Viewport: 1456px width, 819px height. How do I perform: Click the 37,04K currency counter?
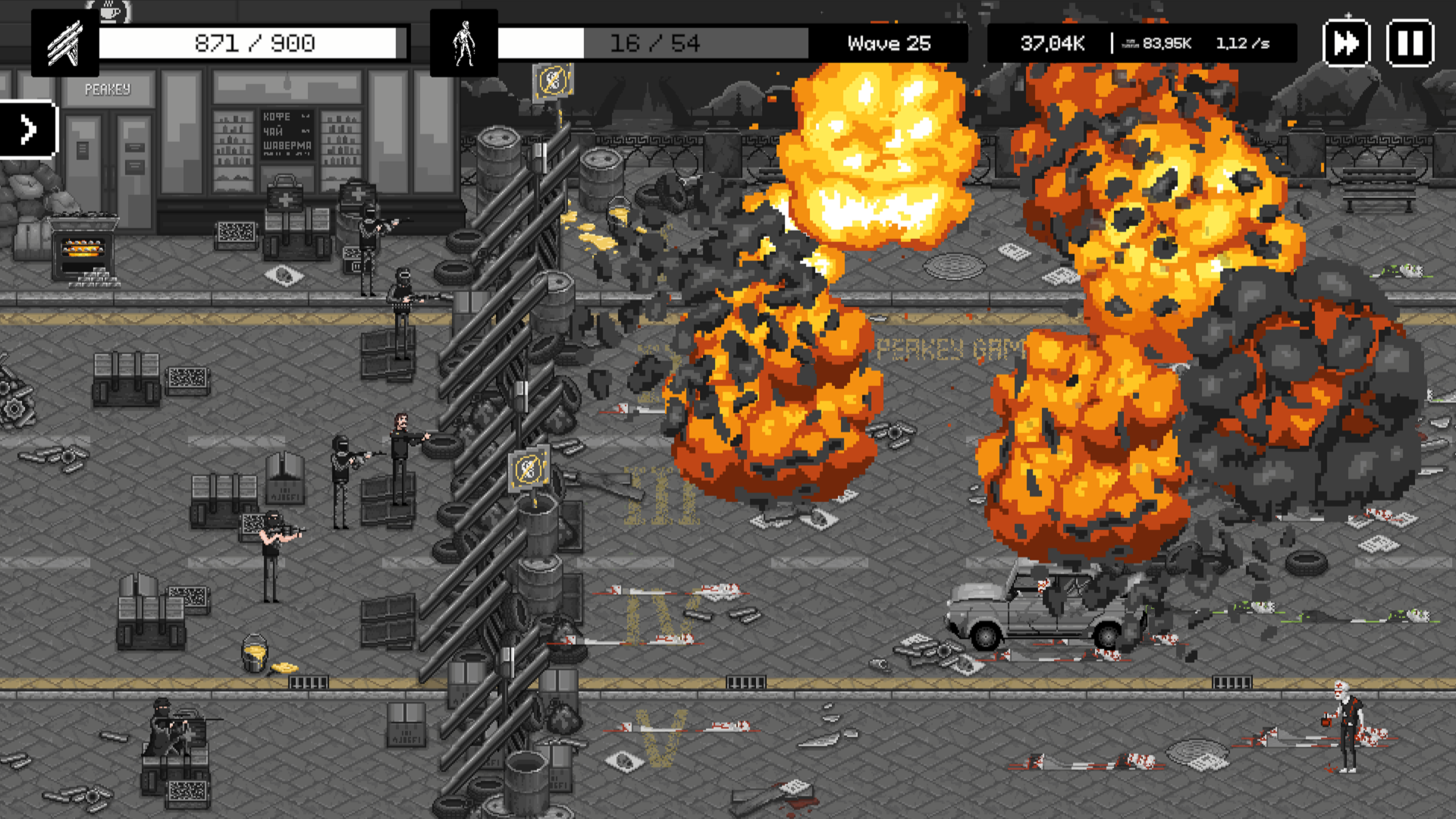pos(1052,43)
